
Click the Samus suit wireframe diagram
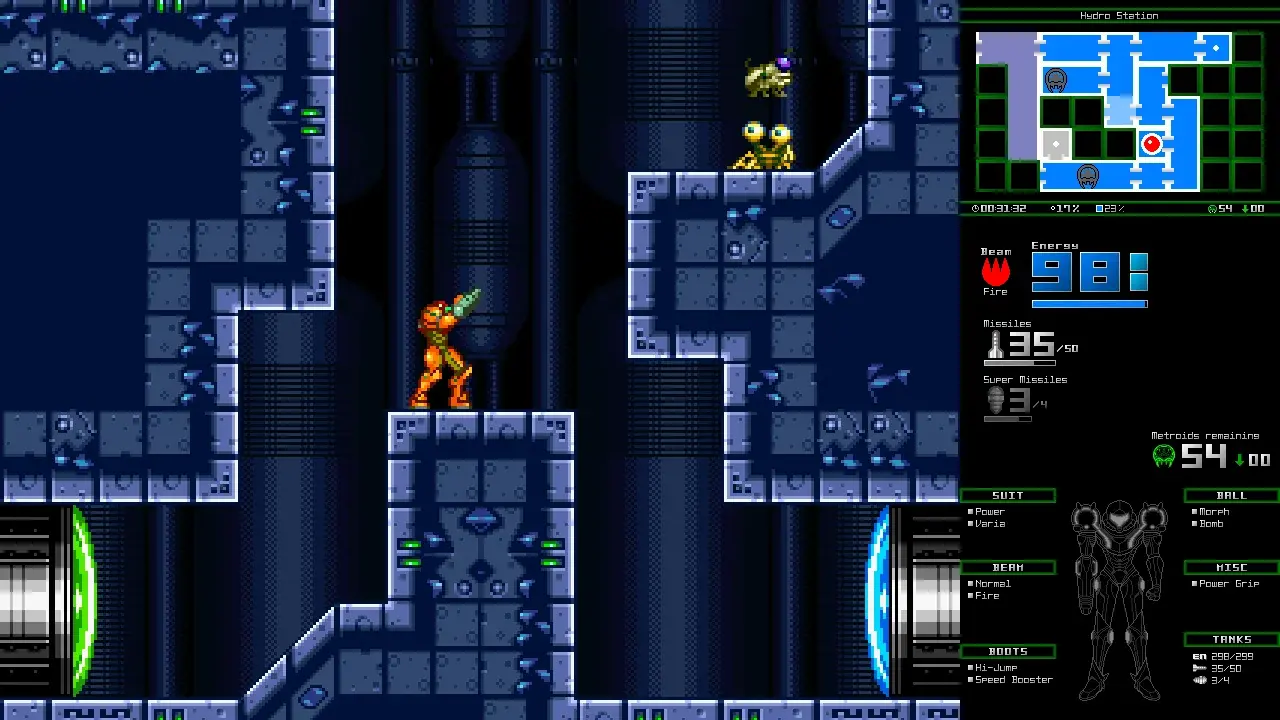coord(1119,597)
